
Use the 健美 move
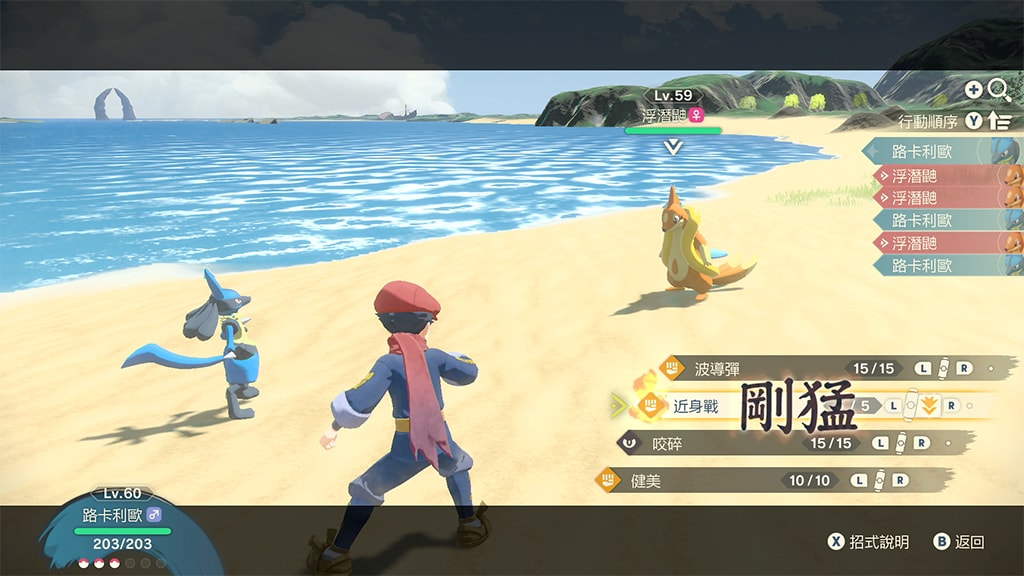646,481
